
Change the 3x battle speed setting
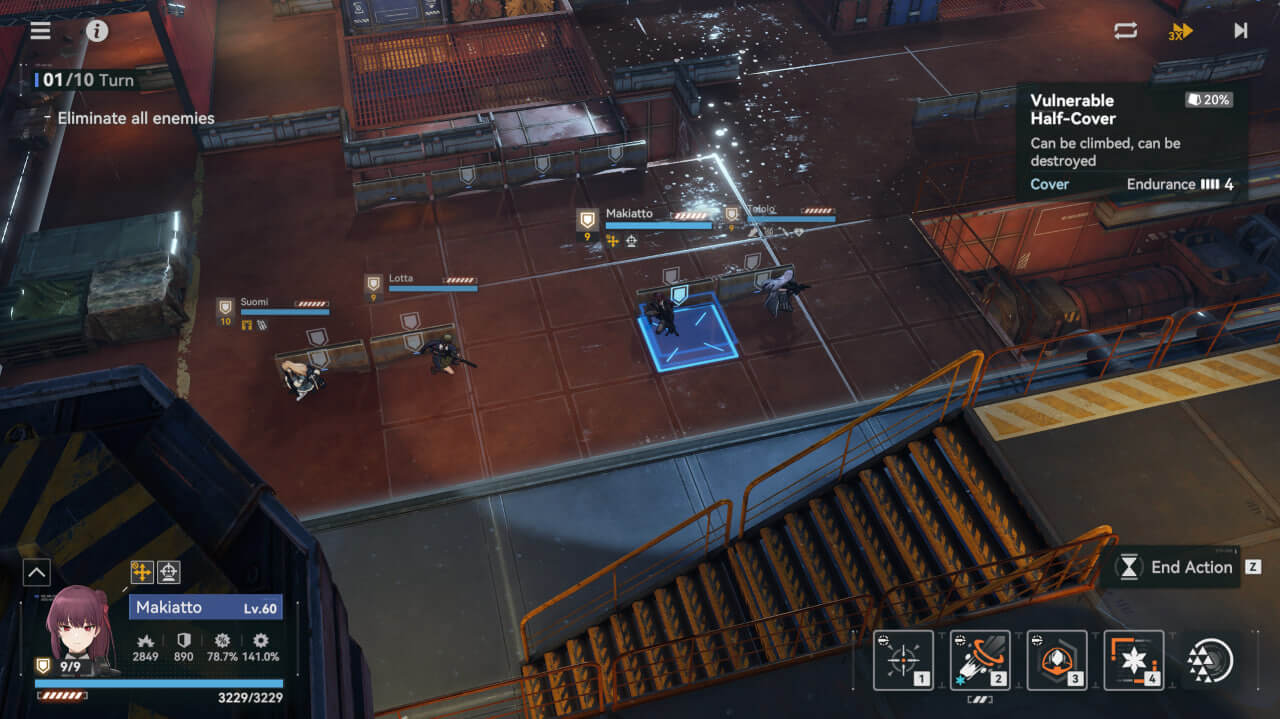tap(1181, 31)
